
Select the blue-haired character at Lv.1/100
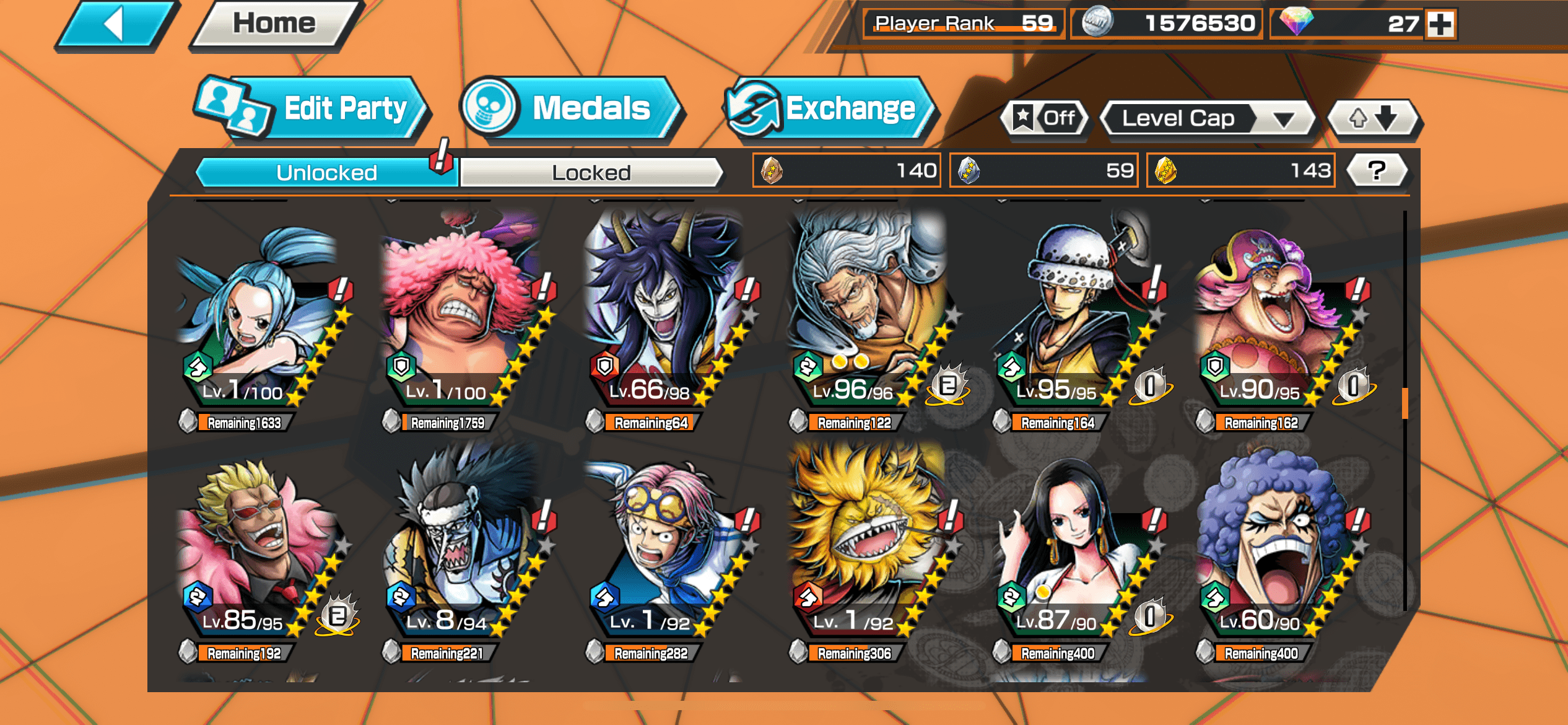[257, 316]
